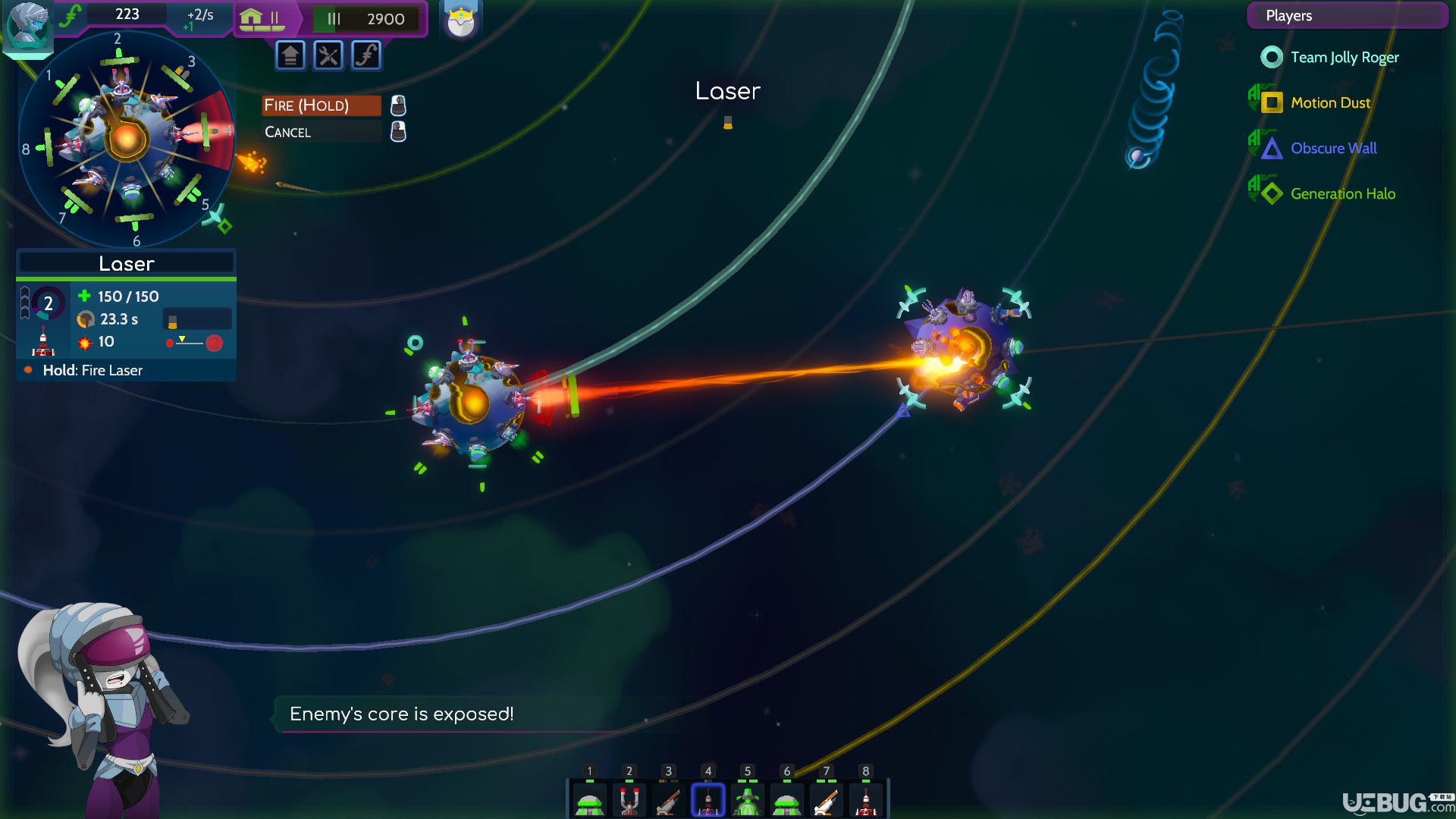Select the cannon in hotbar slot 3
Screen dimensions: 1456x819
point(668,801)
